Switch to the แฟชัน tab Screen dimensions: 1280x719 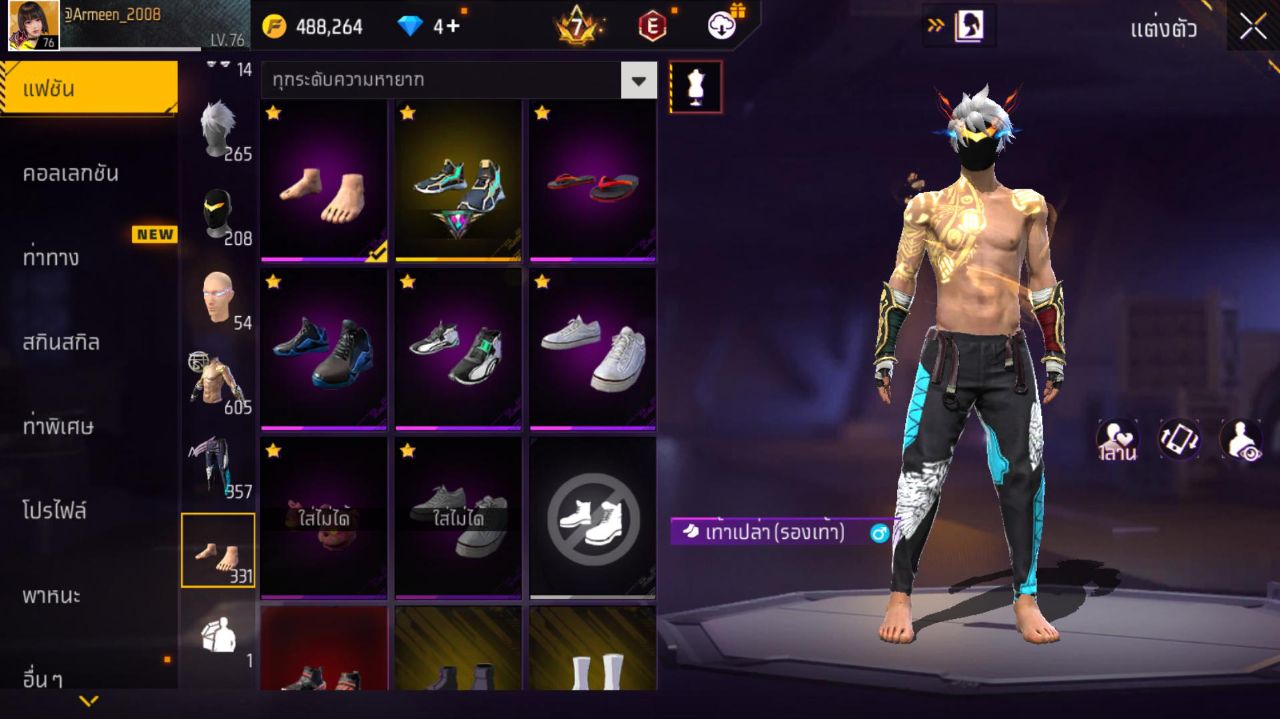(x=88, y=89)
